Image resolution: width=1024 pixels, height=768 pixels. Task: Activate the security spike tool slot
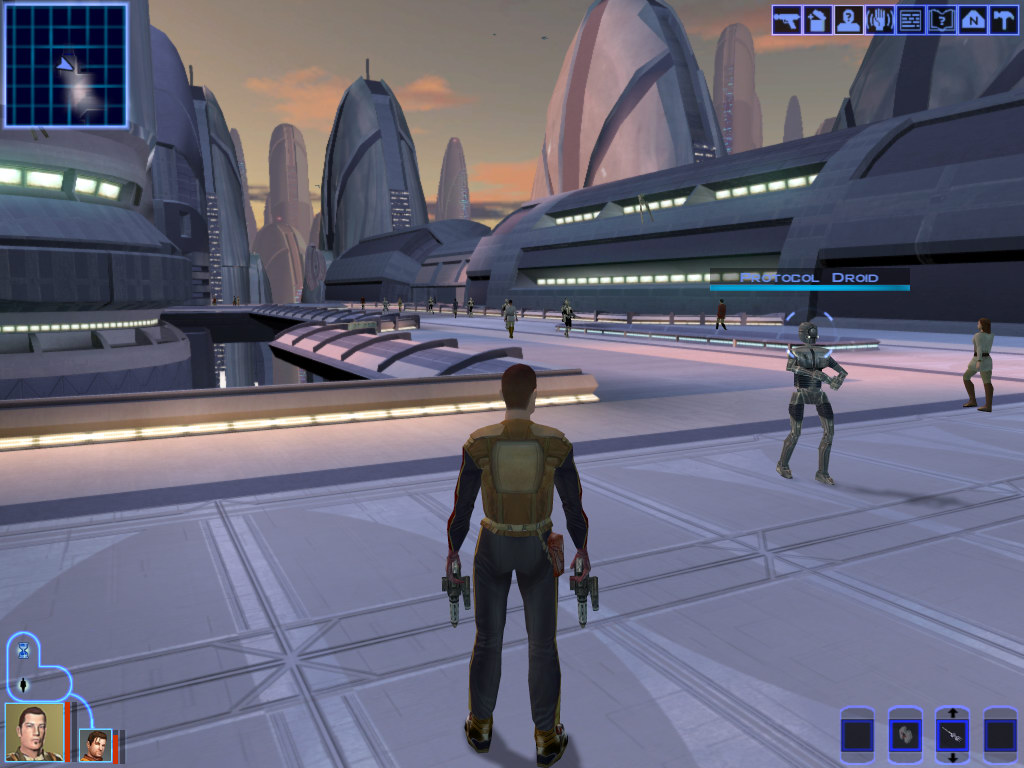click(952, 736)
